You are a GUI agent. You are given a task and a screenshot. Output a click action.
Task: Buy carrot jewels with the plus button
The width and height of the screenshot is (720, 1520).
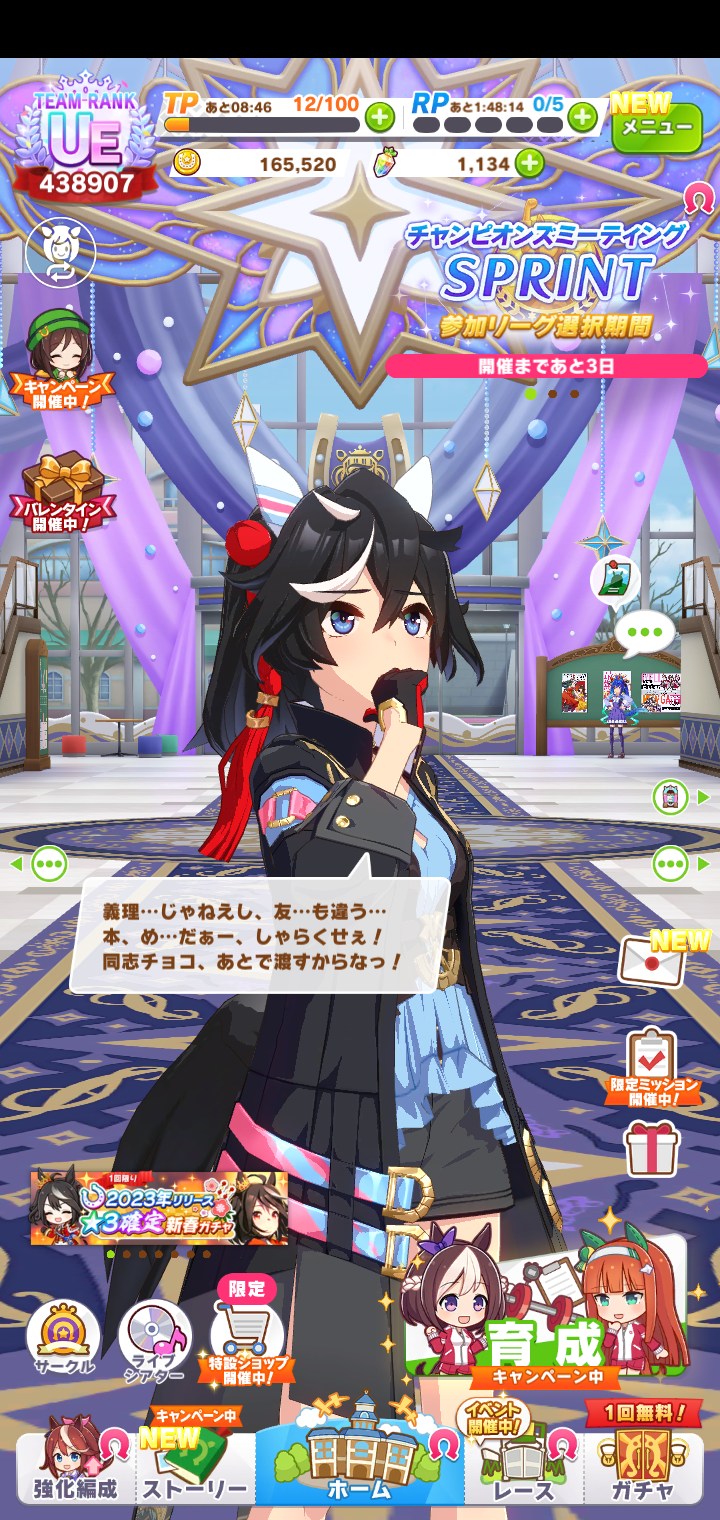(x=529, y=163)
